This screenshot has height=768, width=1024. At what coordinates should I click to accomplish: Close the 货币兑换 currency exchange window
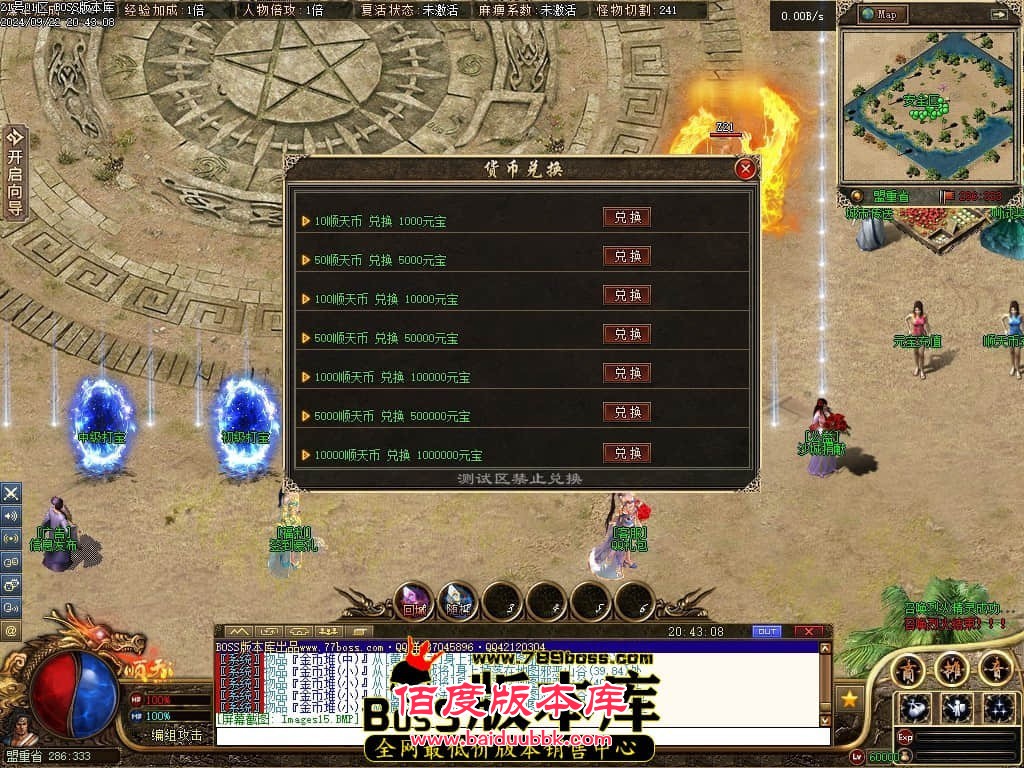pyautogui.click(x=745, y=169)
